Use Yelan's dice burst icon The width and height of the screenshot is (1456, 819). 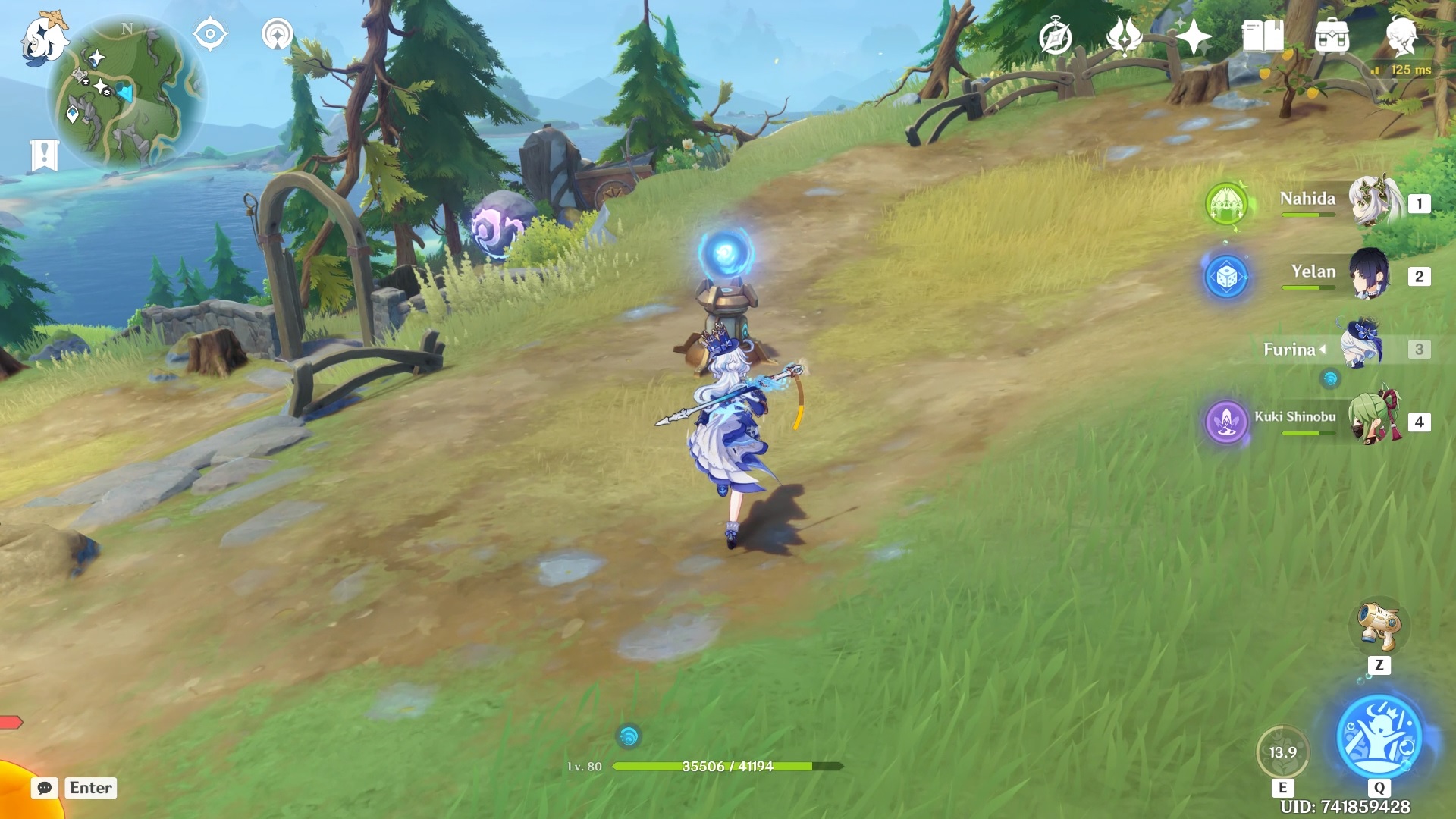click(x=1226, y=277)
